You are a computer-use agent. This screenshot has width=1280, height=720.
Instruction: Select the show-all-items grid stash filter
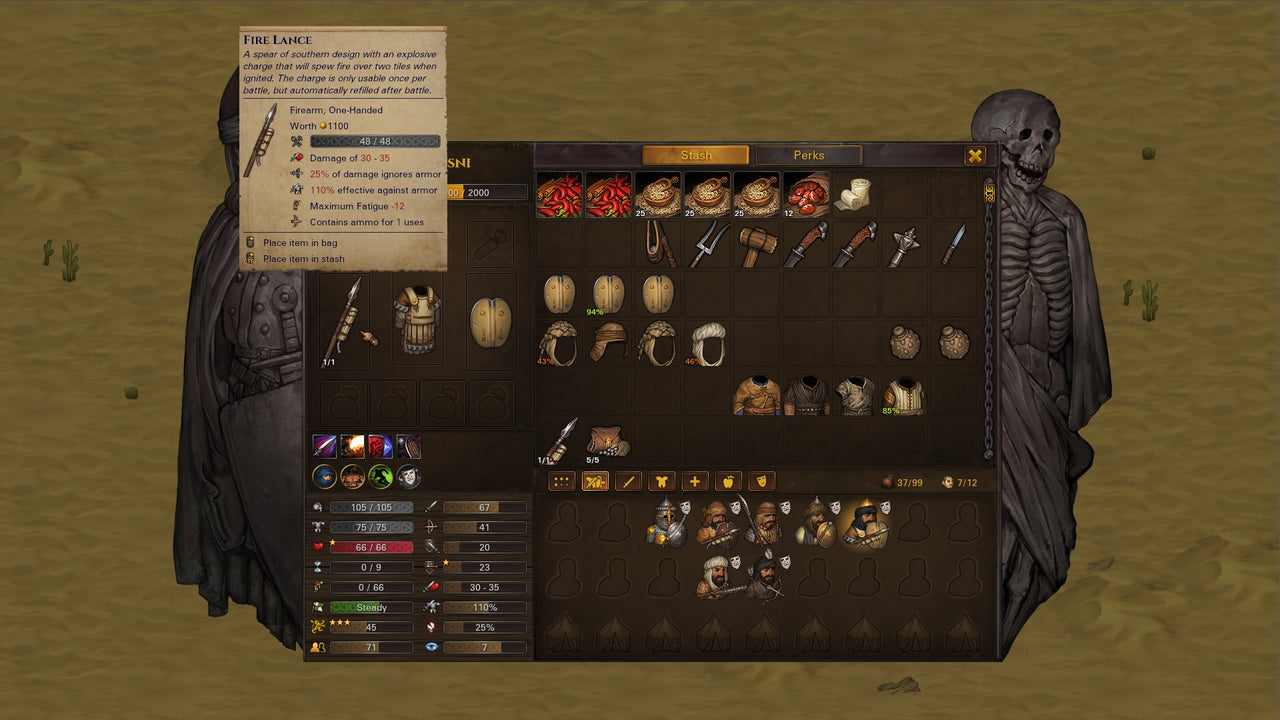[x=560, y=482]
